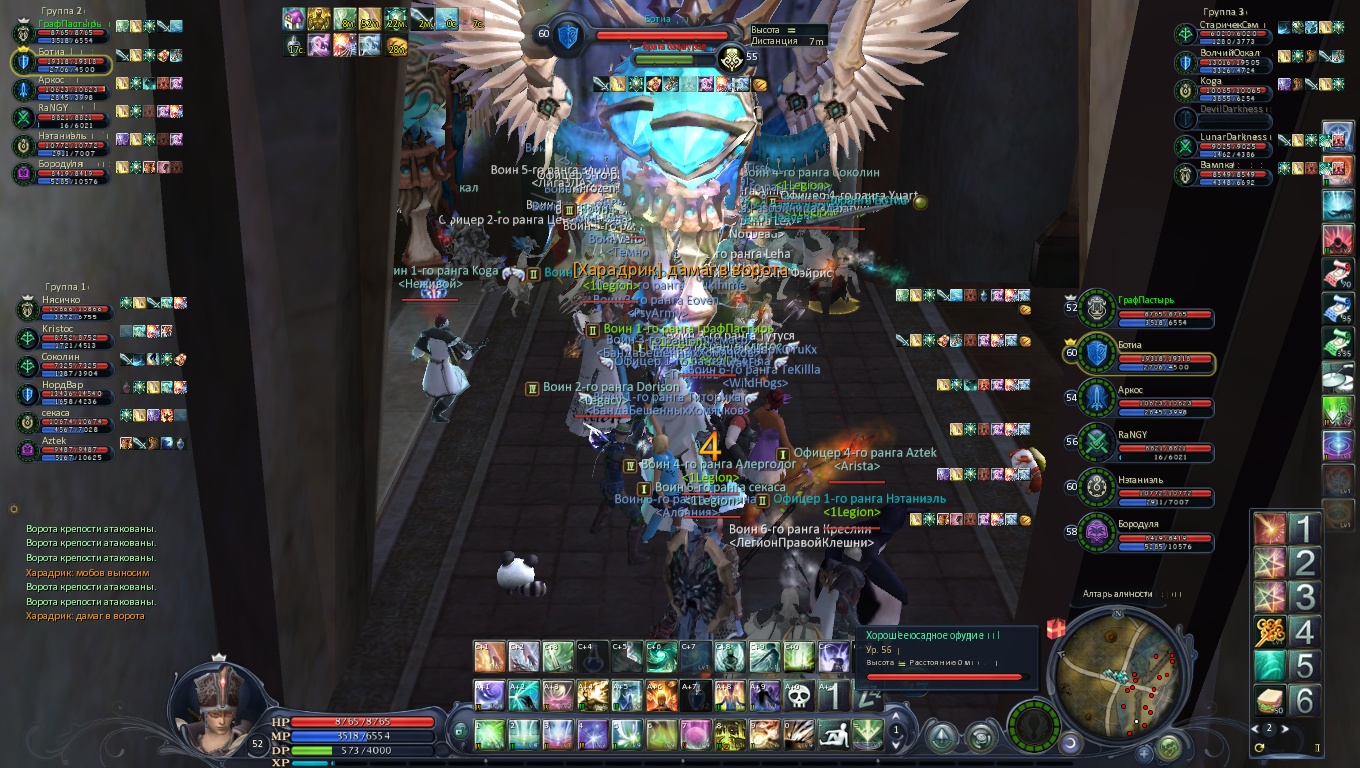Use the golden key item in side bar
Screen dimensions: 1360x768
1270,631
